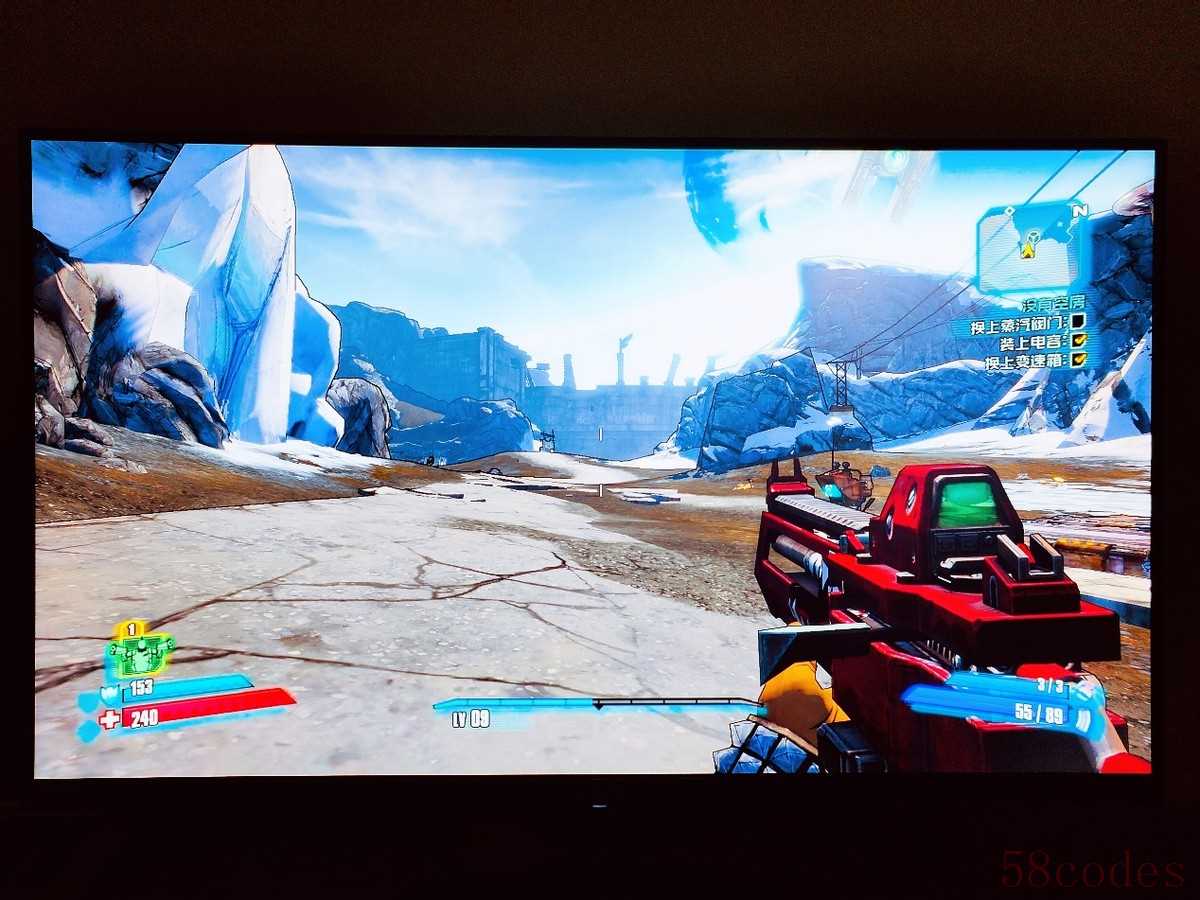Viewport: 1200px width, 900px height.
Task: Click the 没有空房 mission title
Action: point(1051,302)
